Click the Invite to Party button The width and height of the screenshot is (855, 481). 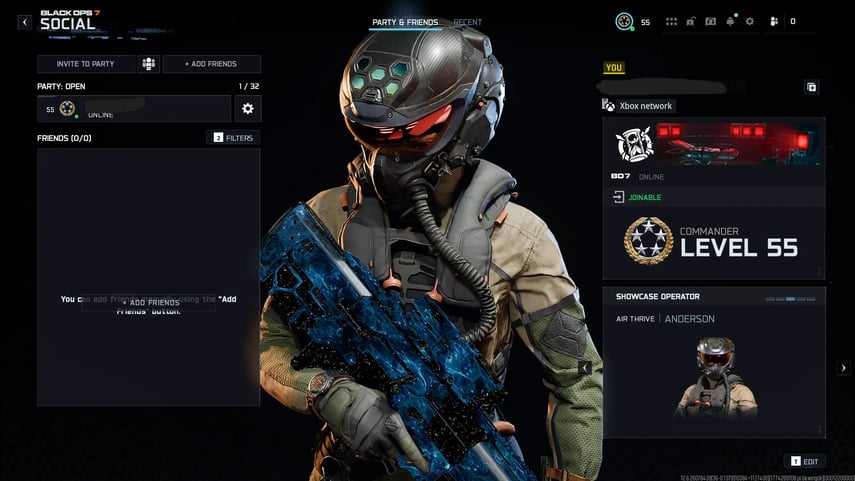click(x=85, y=64)
